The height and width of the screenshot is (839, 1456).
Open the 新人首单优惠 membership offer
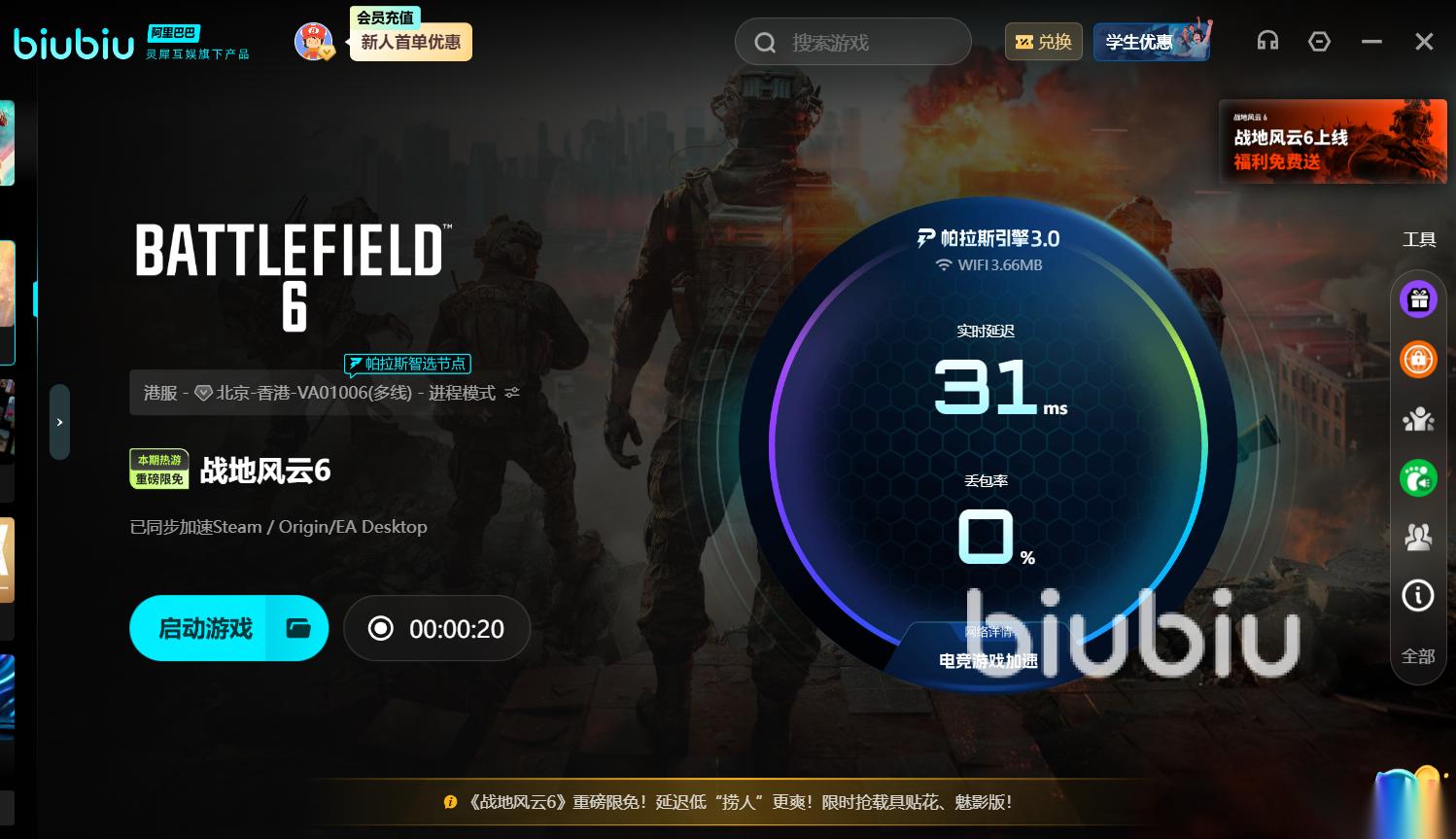(410, 42)
